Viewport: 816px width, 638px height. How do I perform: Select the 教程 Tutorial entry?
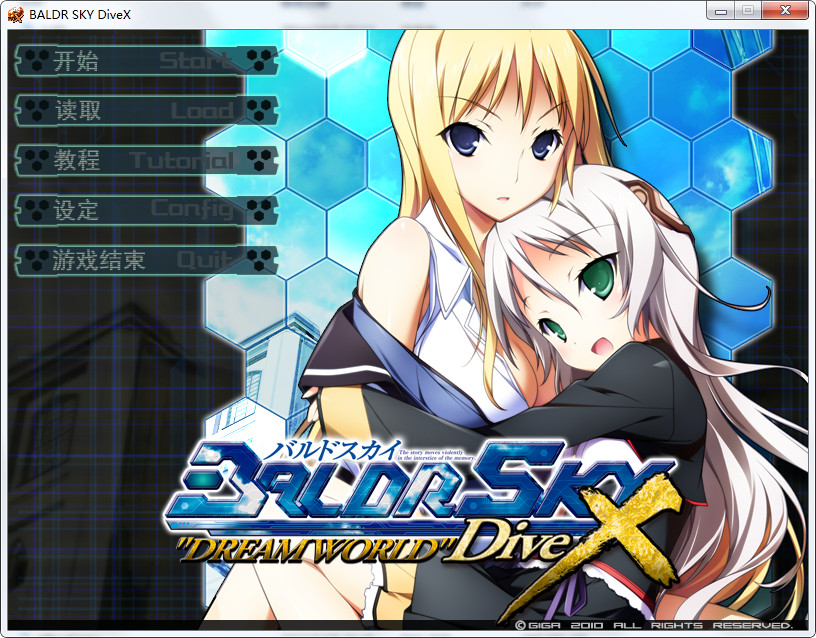[x=145, y=160]
